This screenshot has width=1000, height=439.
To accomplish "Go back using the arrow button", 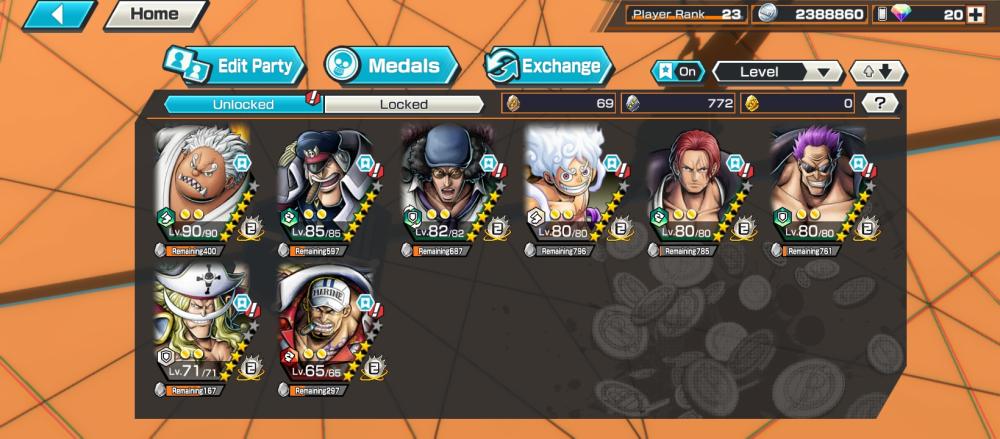I will click(58, 15).
